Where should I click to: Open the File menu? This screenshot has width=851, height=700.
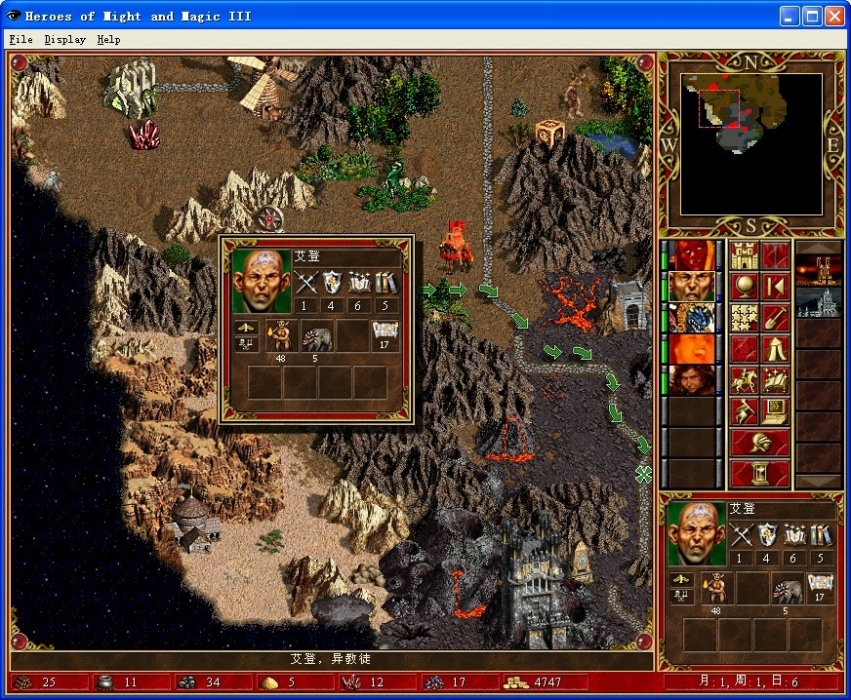click(x=20, y=40)
